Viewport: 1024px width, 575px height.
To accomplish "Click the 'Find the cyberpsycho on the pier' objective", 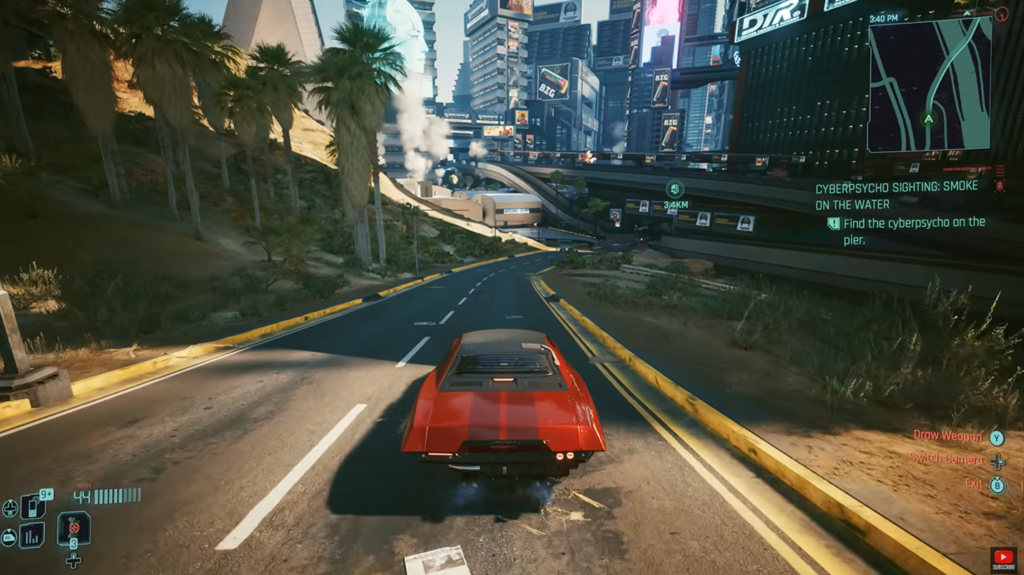I will click(906, 230).
